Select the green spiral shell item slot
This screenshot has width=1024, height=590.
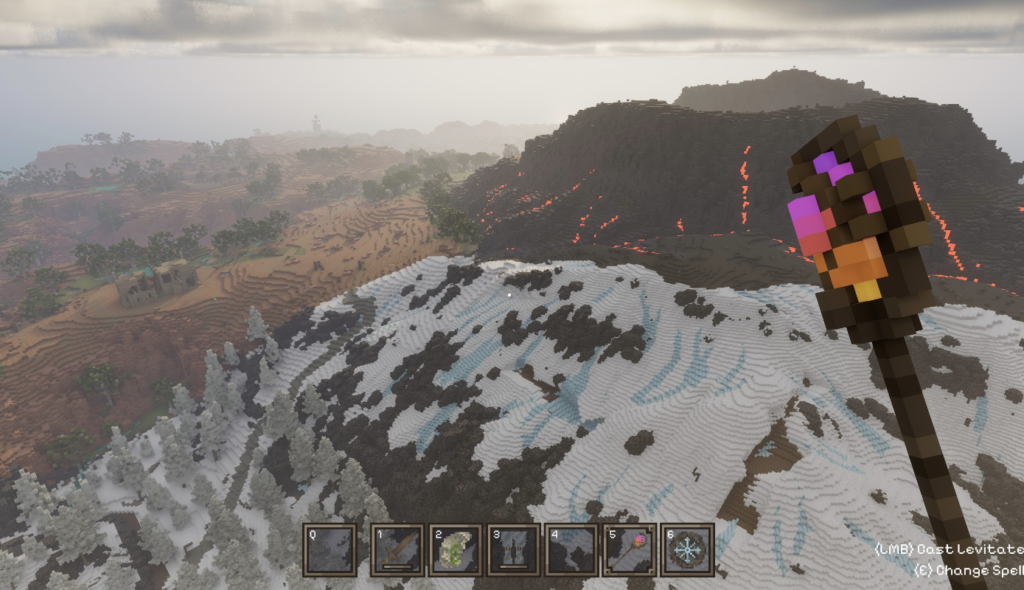[455, 550]
